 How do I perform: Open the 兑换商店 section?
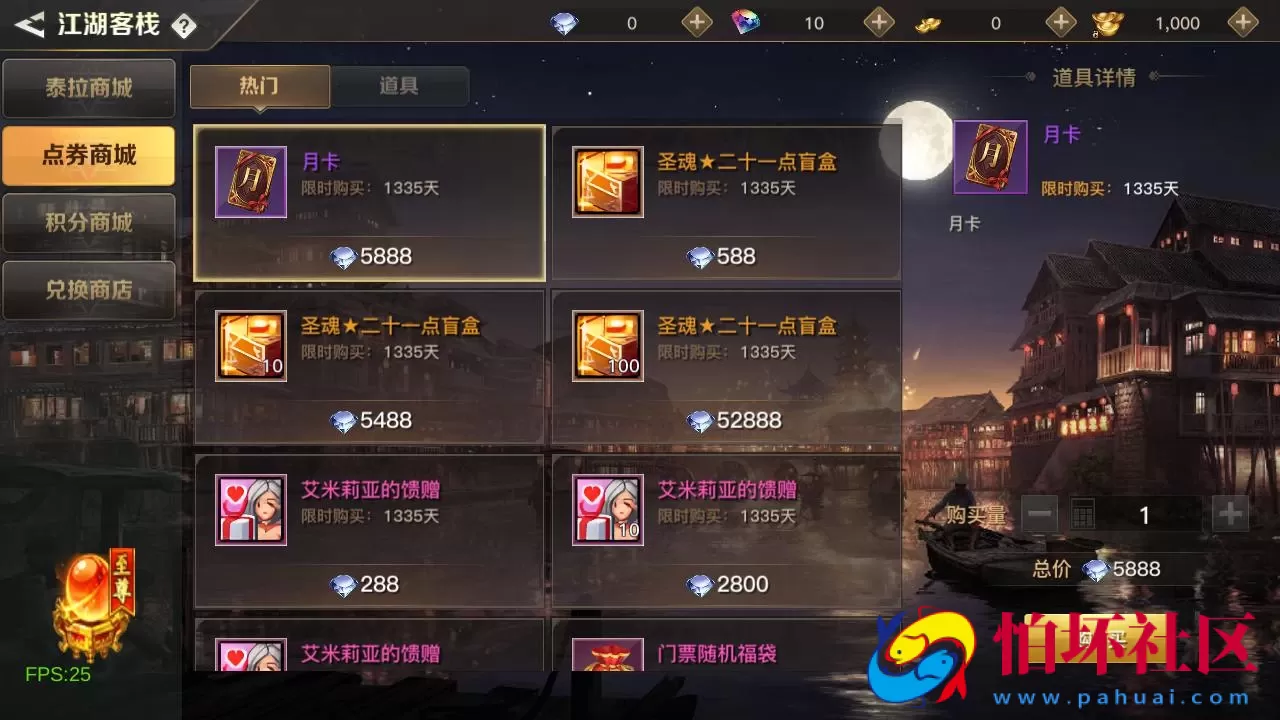pos(89,290)
